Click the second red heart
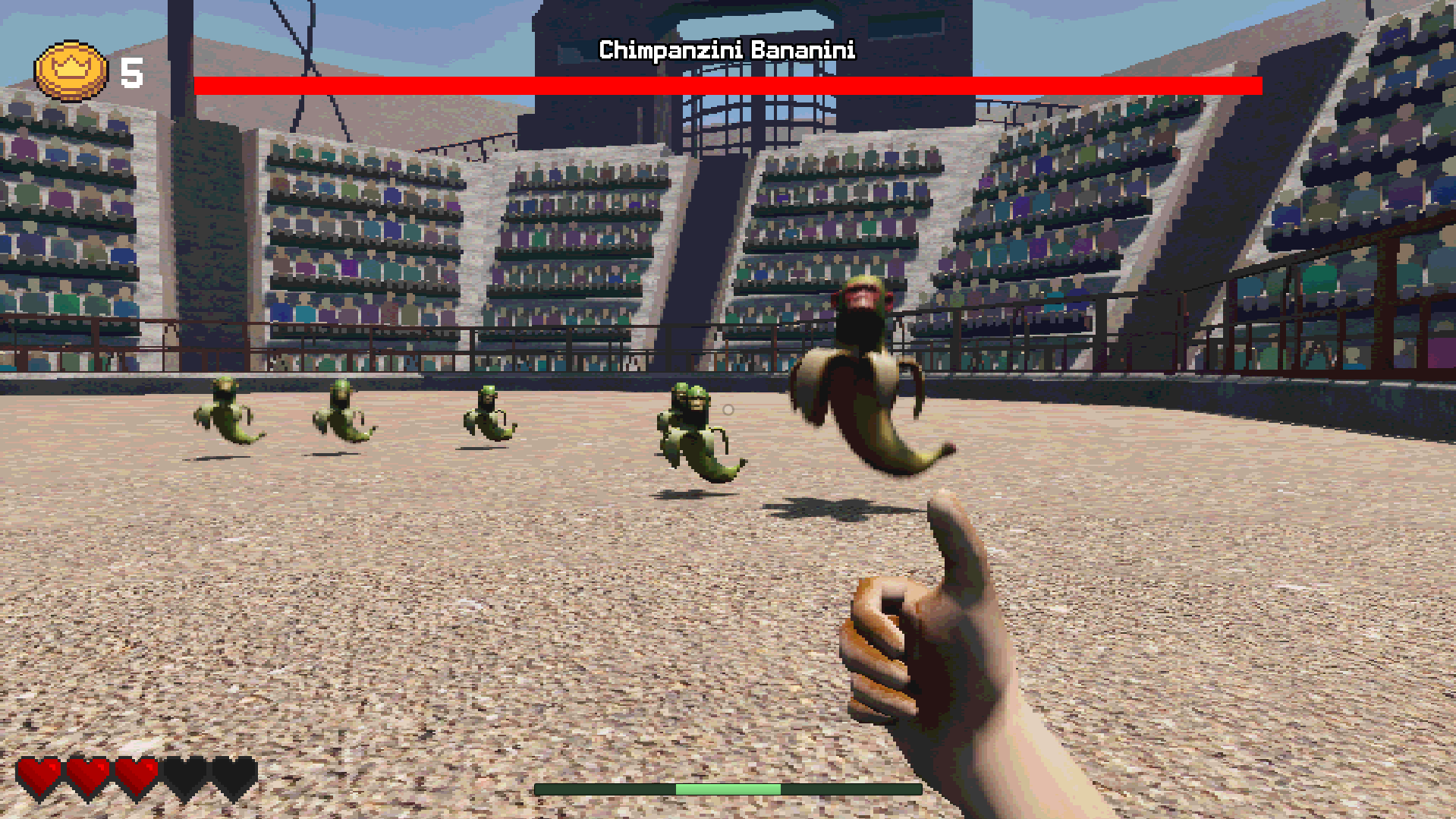1456x819 pixels. [x=86, y=775]
